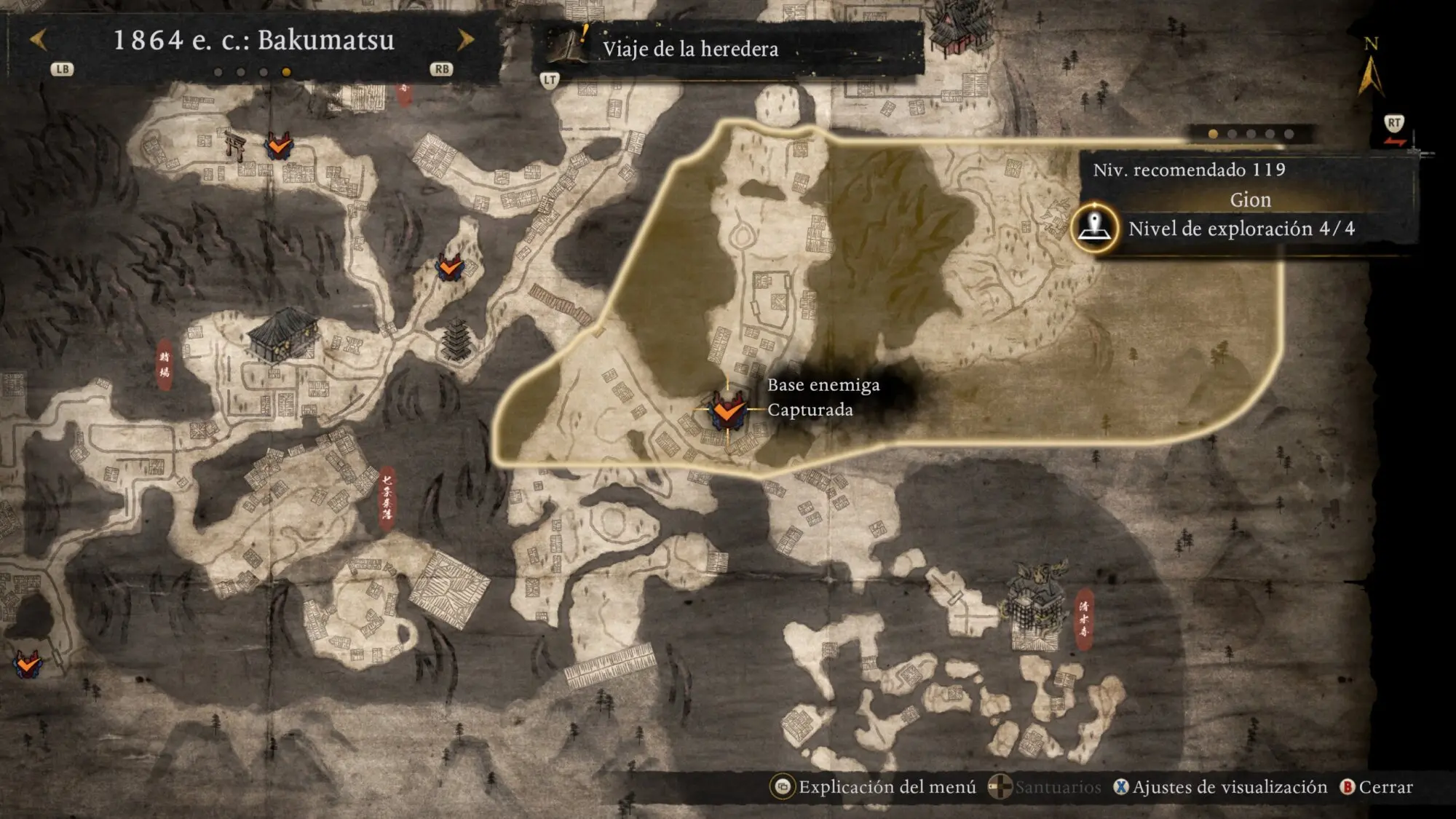The height and width of the screenshot is (819, 1456).
Task: Click the torii gate shrine icon
Action: click(x=235, y=145)
